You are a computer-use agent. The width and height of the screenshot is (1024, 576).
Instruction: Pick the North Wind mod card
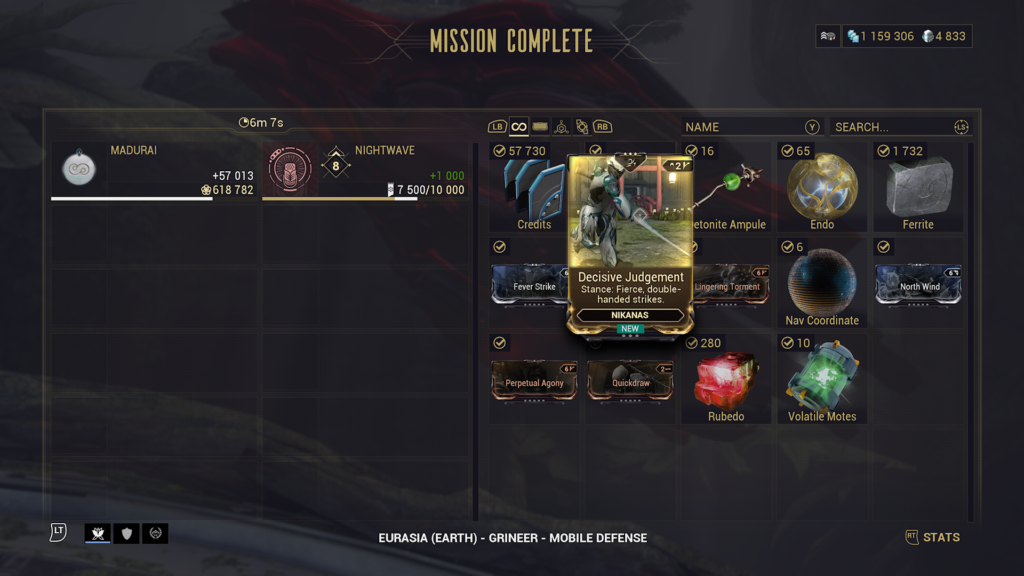(918, 285)
